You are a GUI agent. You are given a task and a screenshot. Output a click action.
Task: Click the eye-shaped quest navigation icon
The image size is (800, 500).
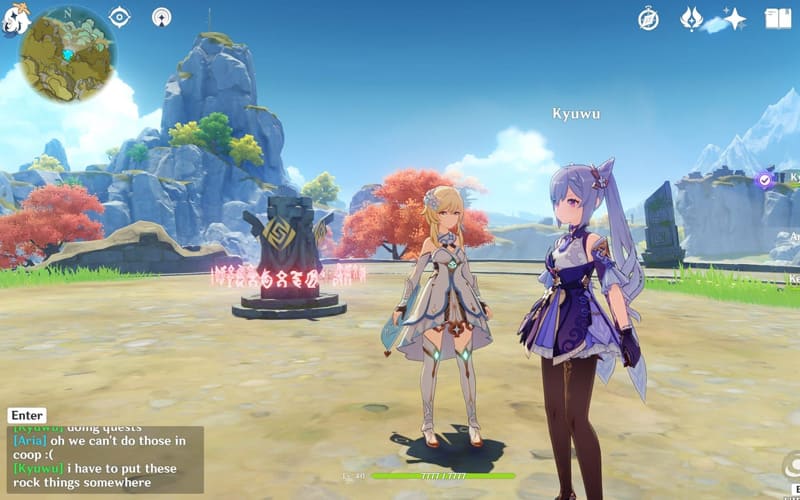pos(120,17)
